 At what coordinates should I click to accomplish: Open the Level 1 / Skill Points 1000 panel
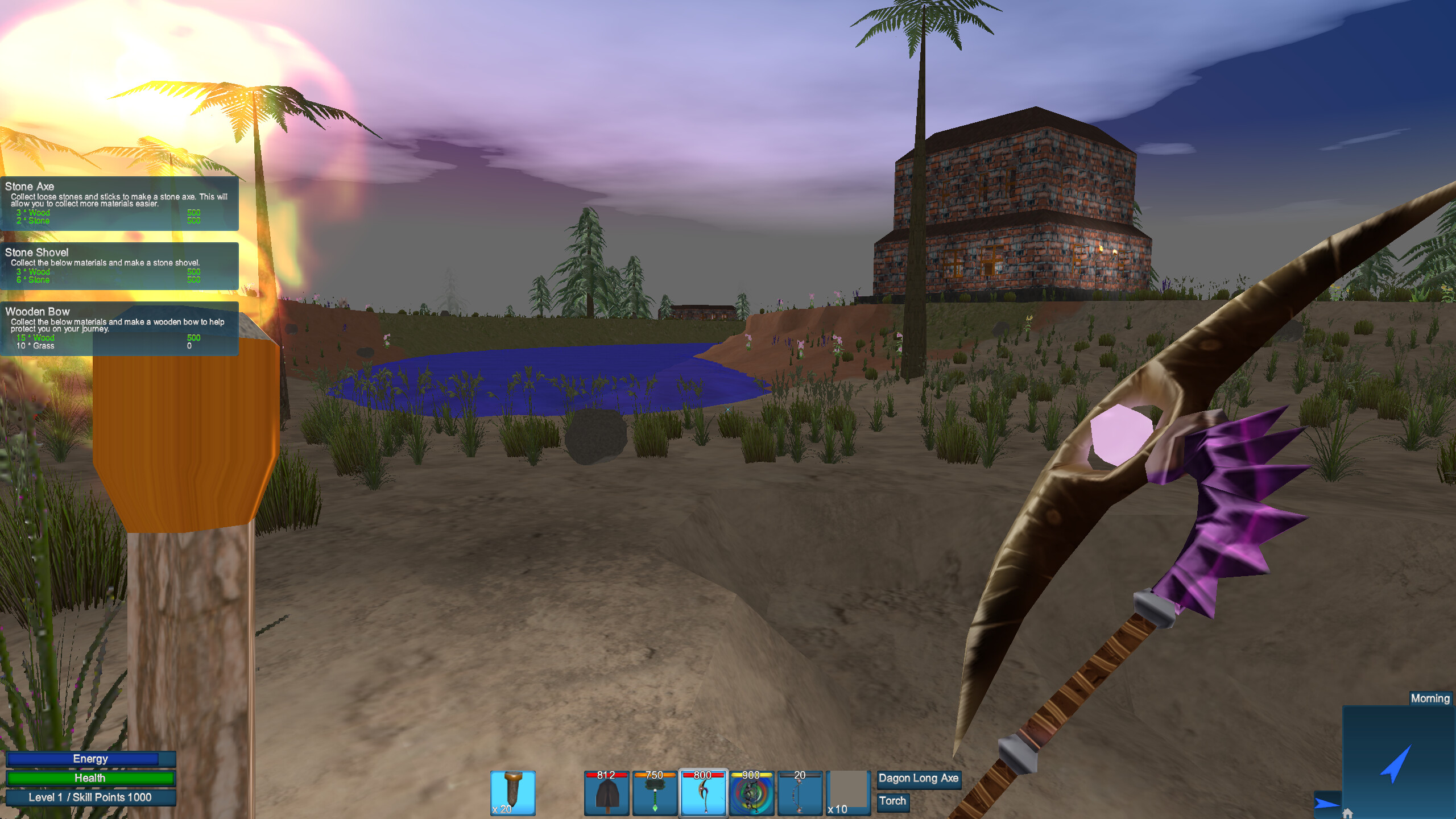91,797
